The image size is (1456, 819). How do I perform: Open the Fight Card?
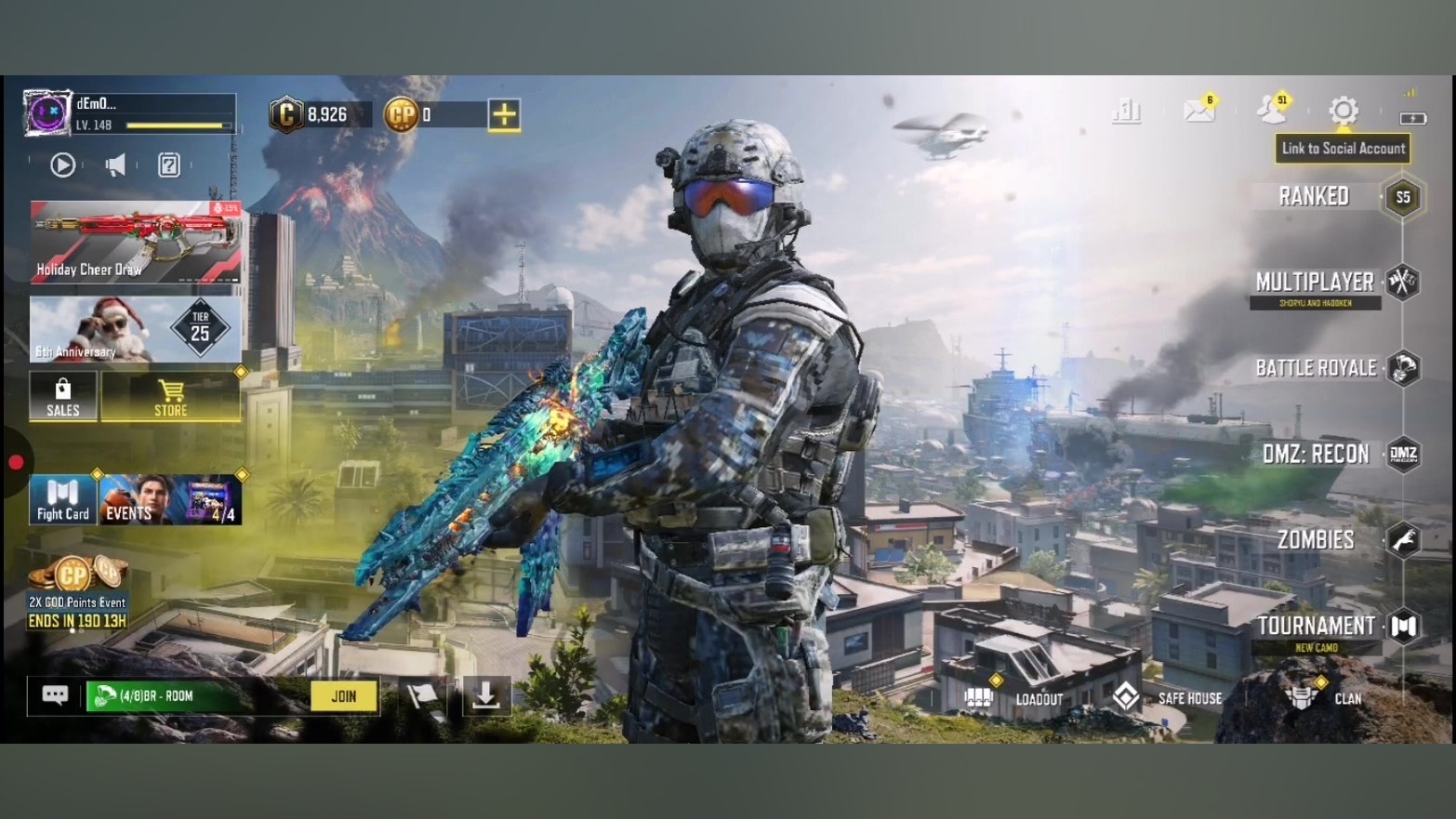coord(62,500)
